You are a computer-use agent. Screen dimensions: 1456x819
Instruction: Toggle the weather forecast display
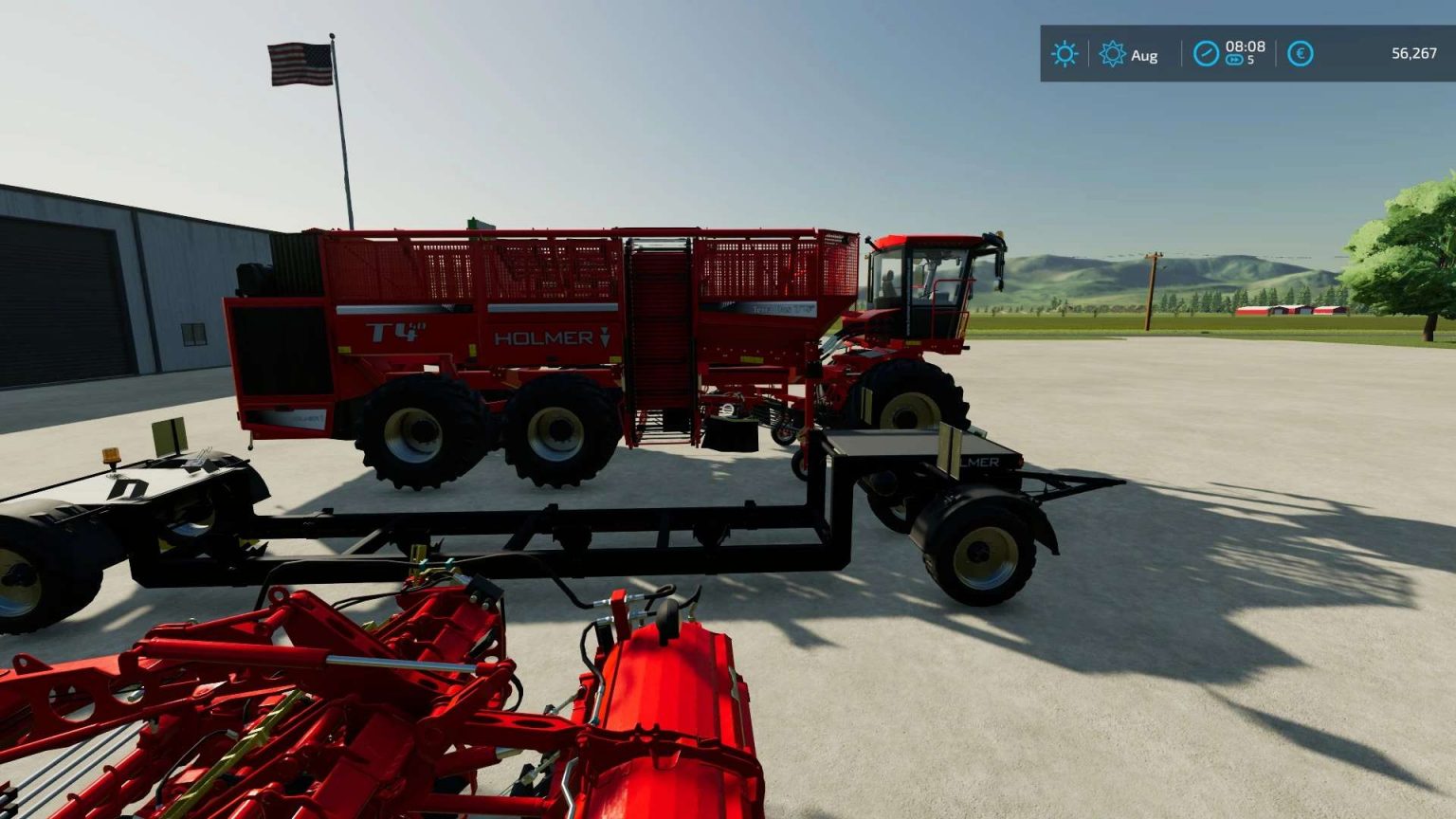pos(1065,54)
